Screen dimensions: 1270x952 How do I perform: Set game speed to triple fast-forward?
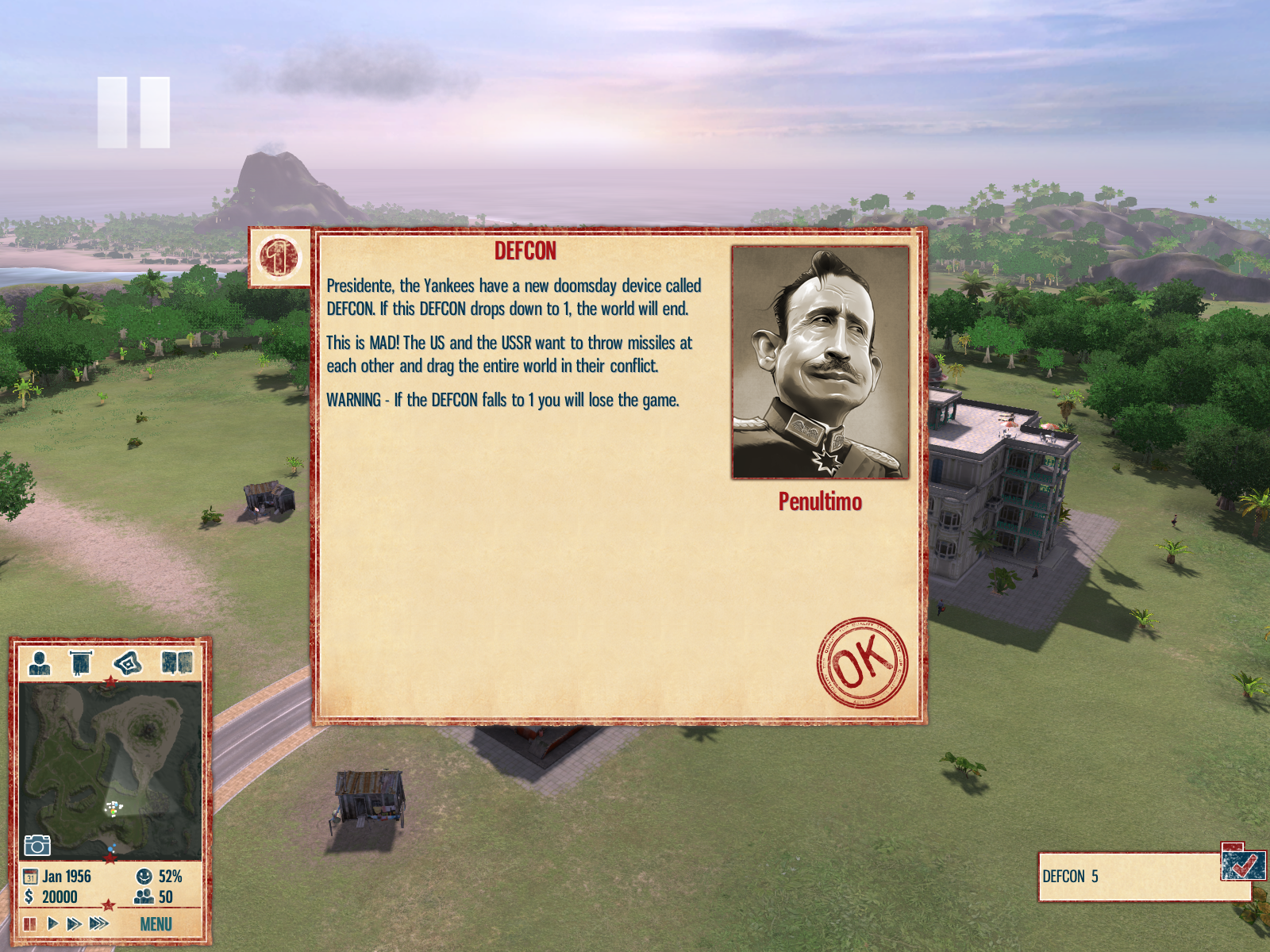(98, 923)
